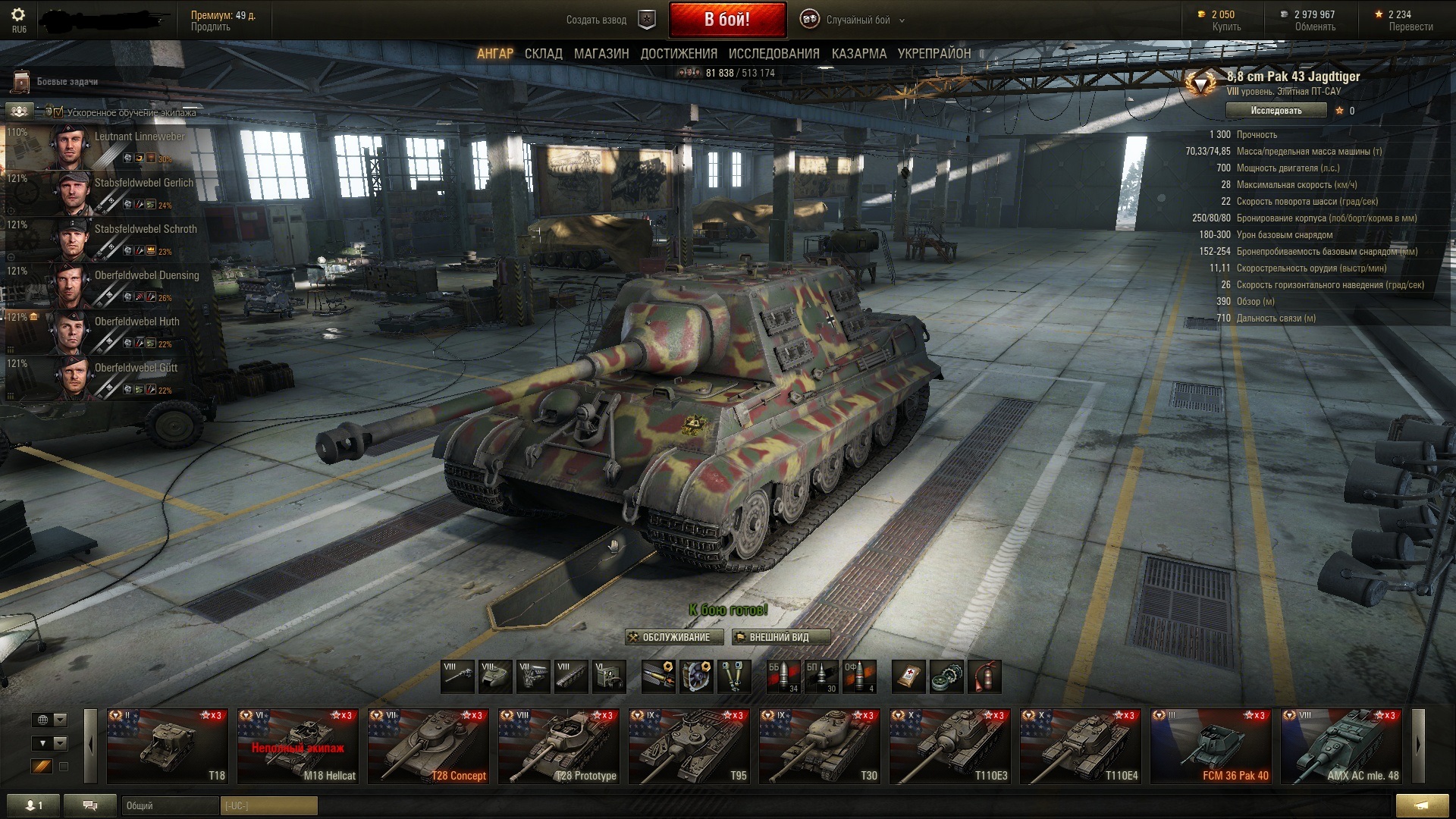
Task: Open the gear settings menu icon
Action: point(19,15)
